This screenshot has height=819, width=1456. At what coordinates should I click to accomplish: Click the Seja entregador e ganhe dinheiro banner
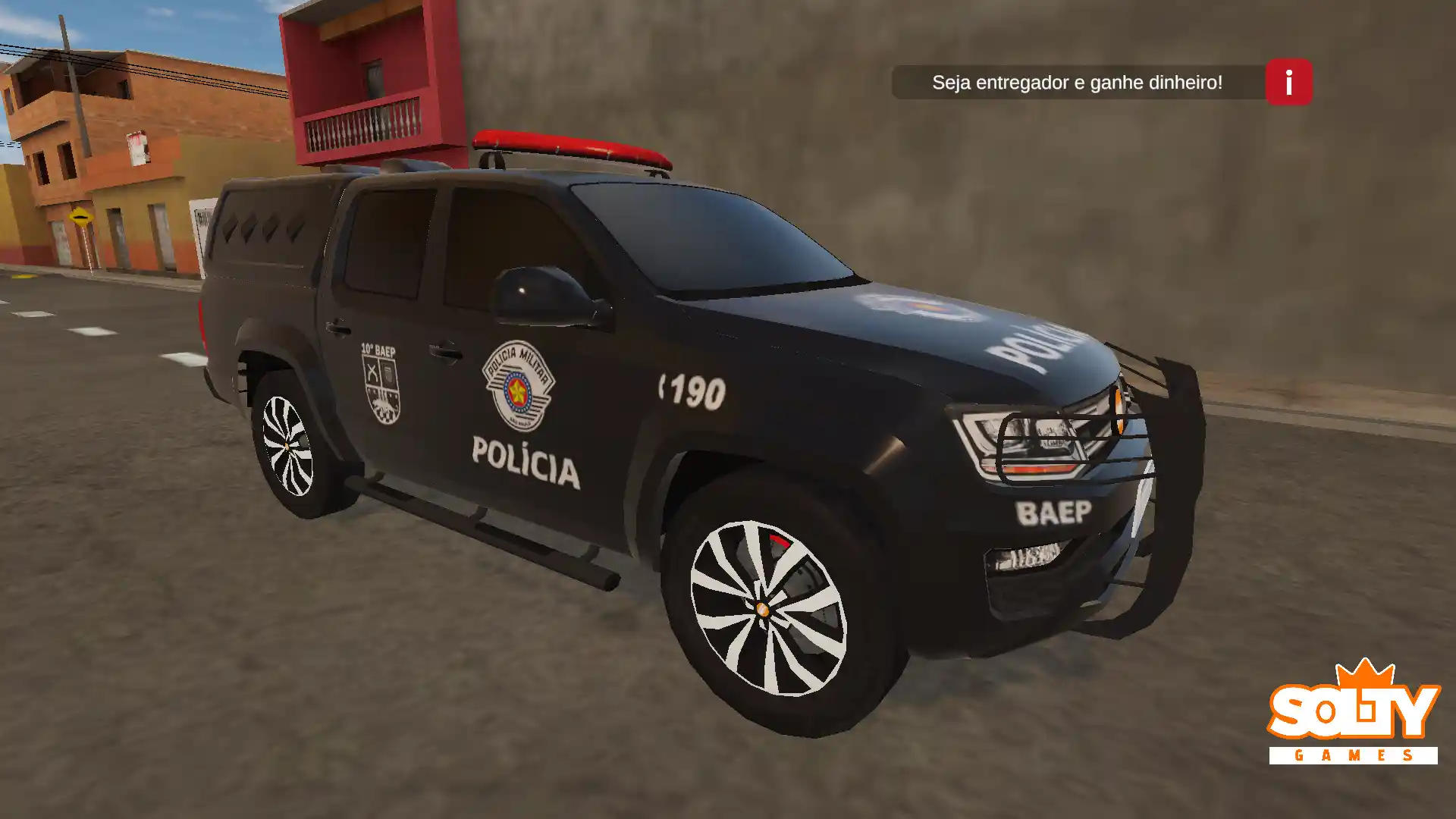tap(1077, 83)
